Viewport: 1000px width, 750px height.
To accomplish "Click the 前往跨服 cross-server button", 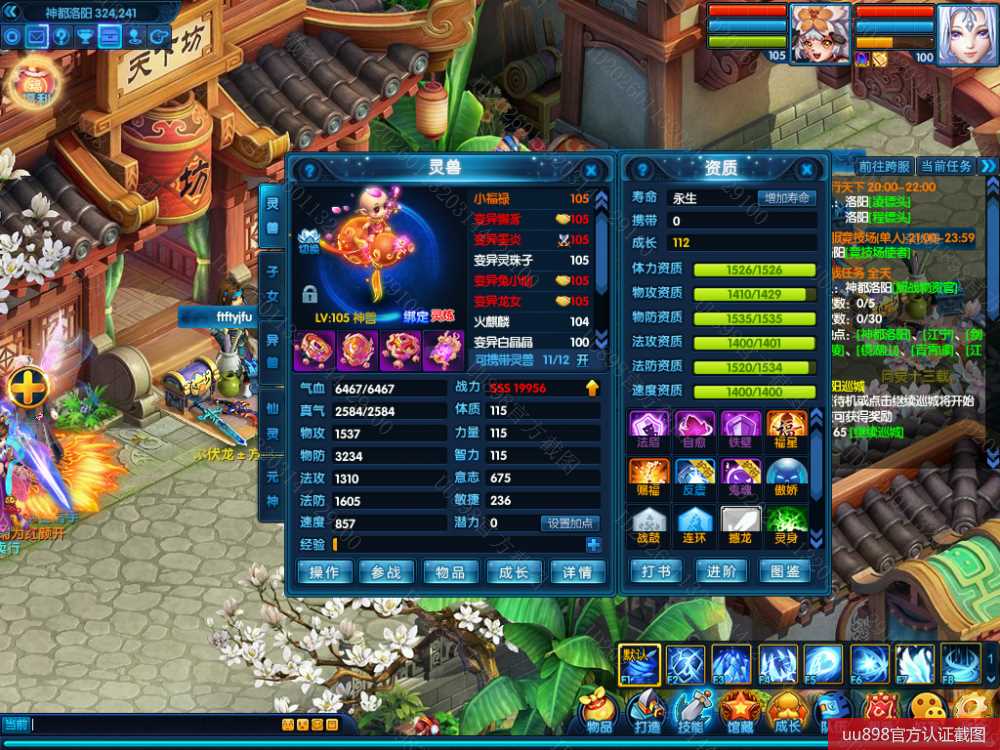I will pyautogui.click(x=884, y=166).
